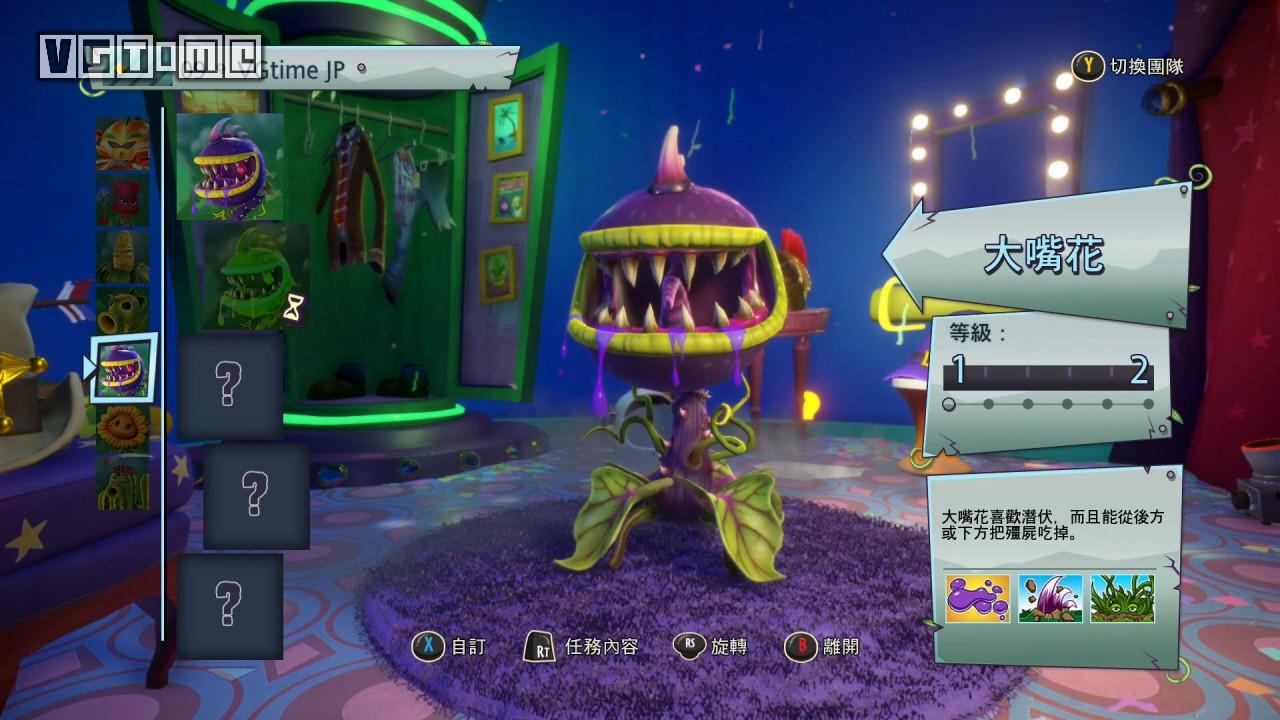Select the Peashooter character portrait

[x=122, y=312]
